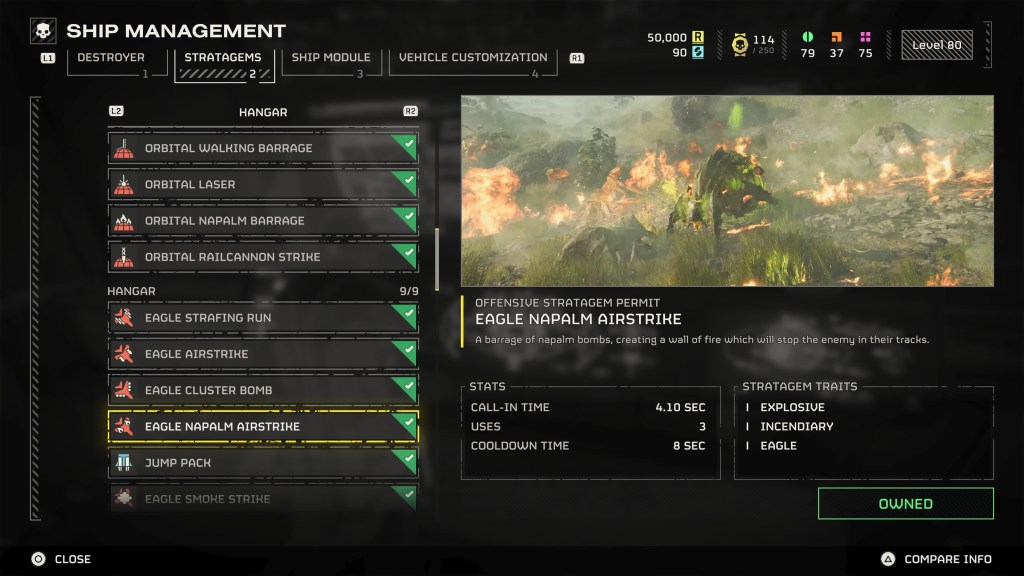Choose the Orbital Laser stratagem
The height and width of the screenshot is (576, 1024).
click(x=263, y=184)
